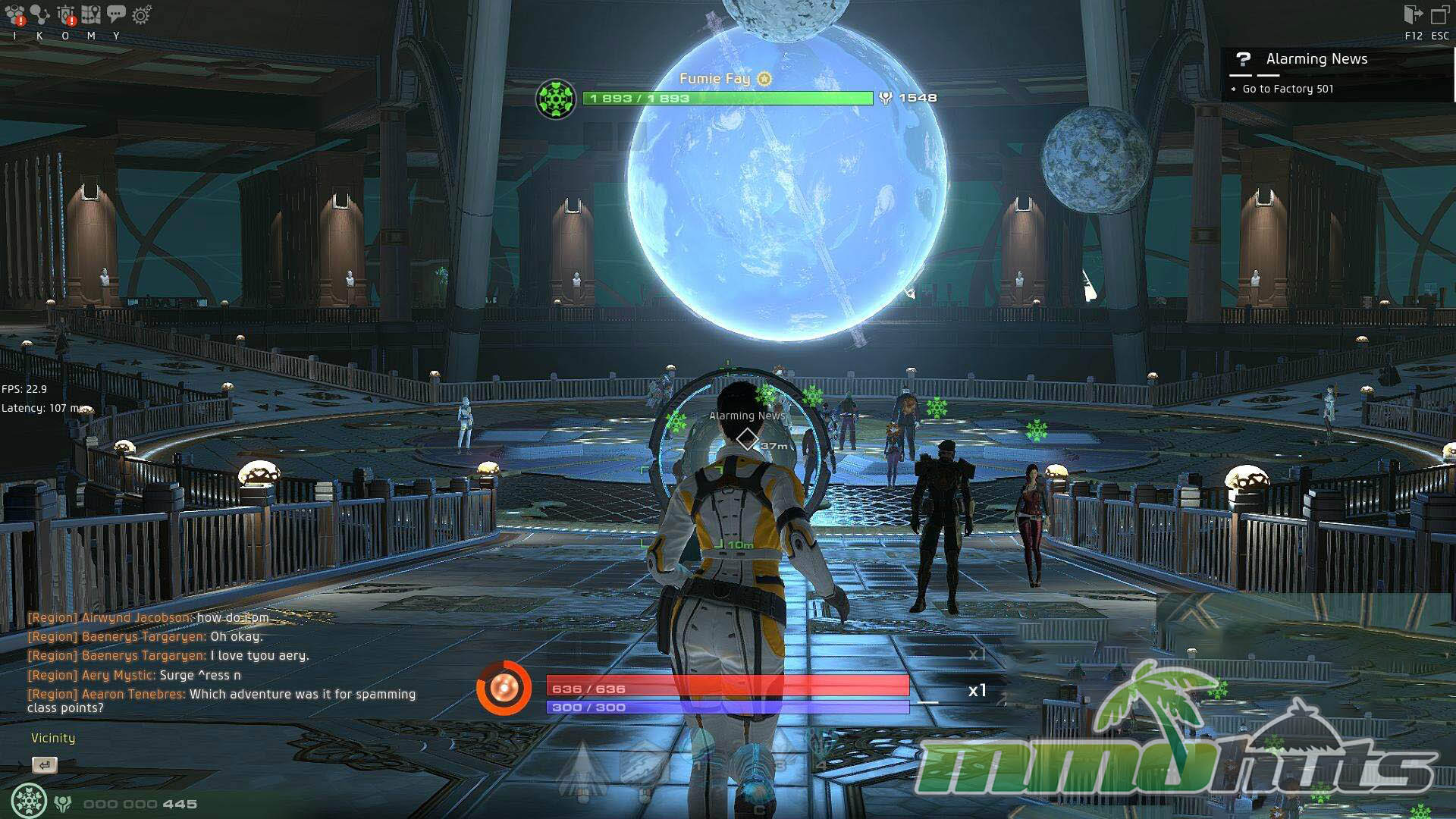Click Fumie Fay's snowflake faction emblem
Image resolution: width=1456 pixels, height=819 pixels.
tap(556, 99)
